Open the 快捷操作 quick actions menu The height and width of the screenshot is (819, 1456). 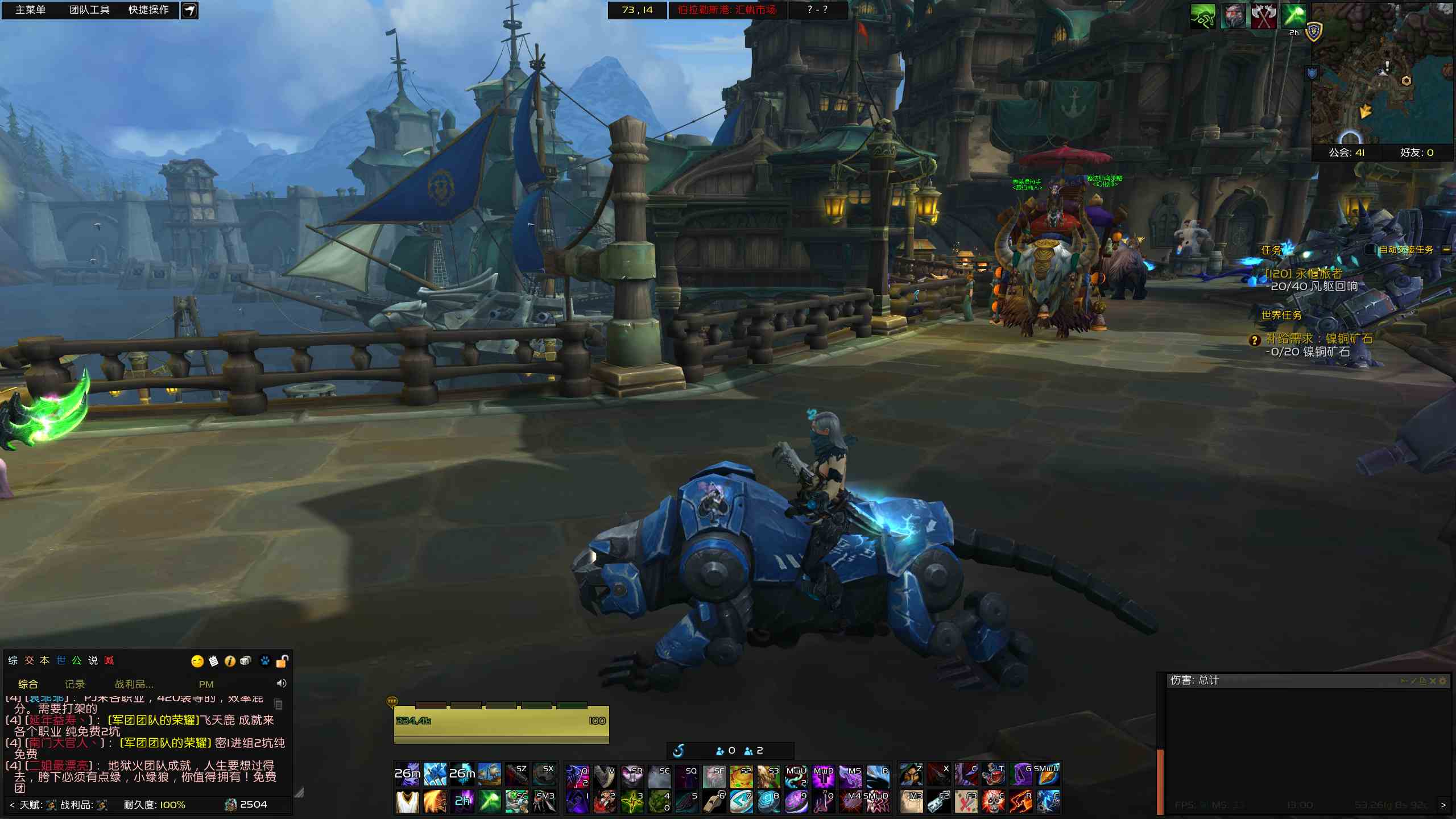(148, 10)
